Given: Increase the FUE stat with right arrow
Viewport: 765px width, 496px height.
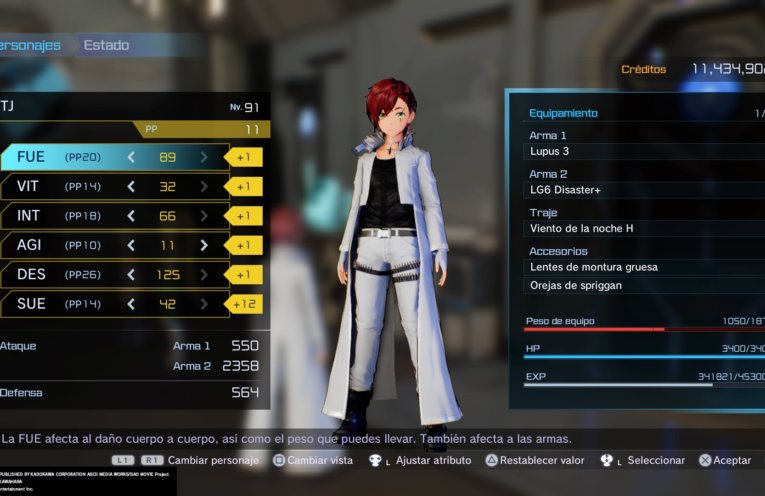Looking at the screenshot, I should point(204,157).
